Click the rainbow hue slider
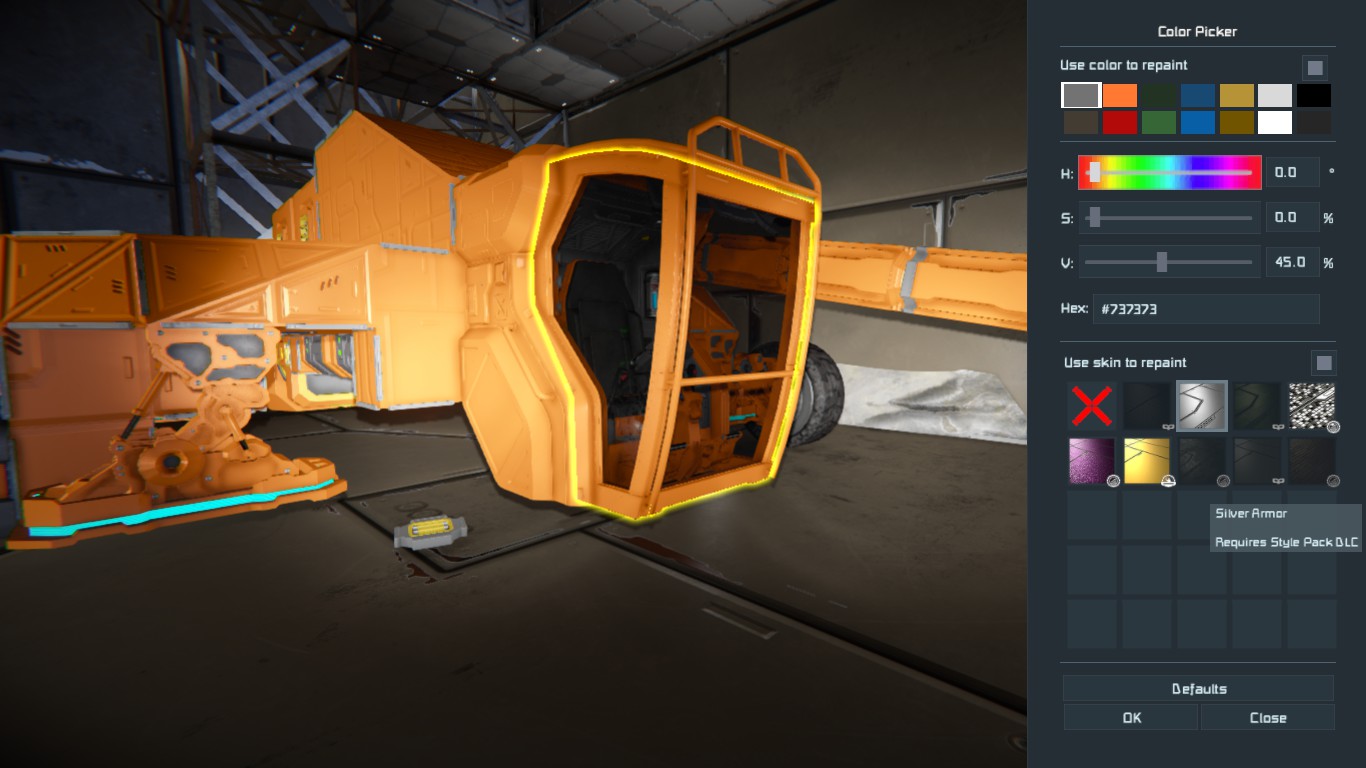Viewport: 1366px width, 768px height. [1169, 173]
